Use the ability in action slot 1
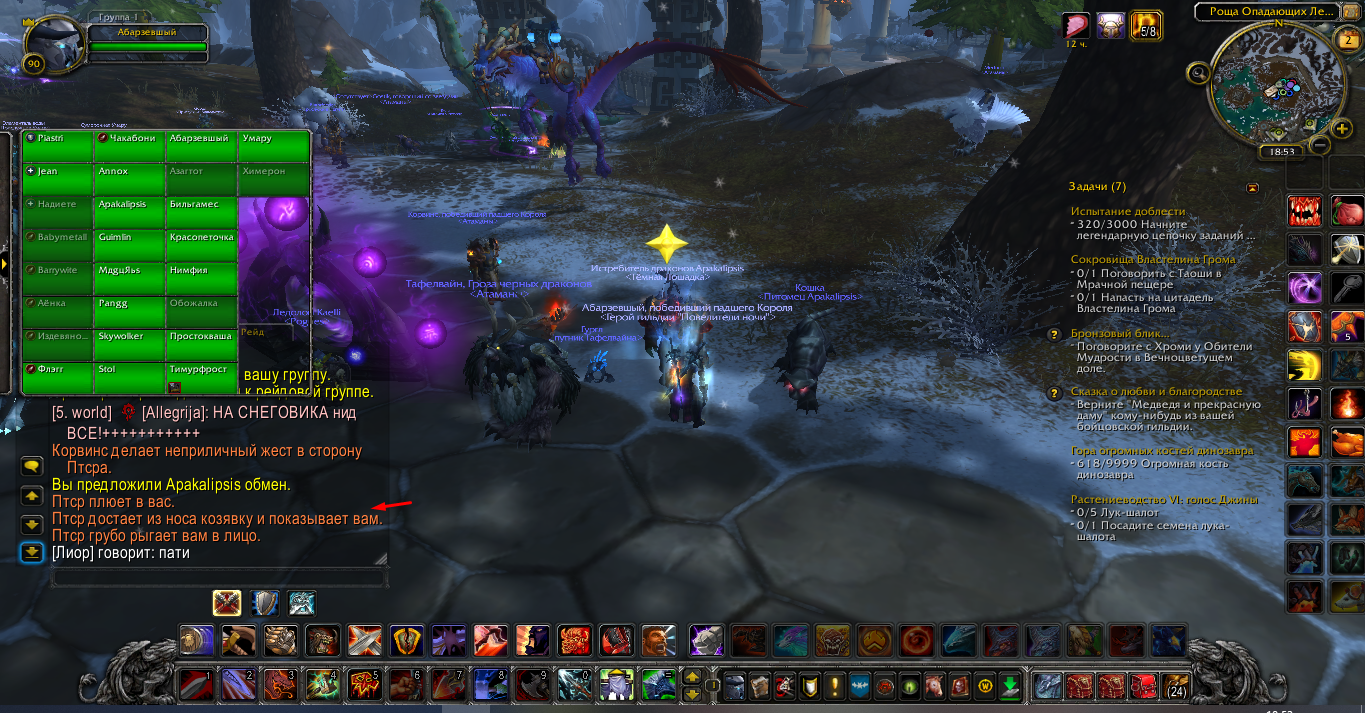This screenshot has height=713, width=1365. 195,686
